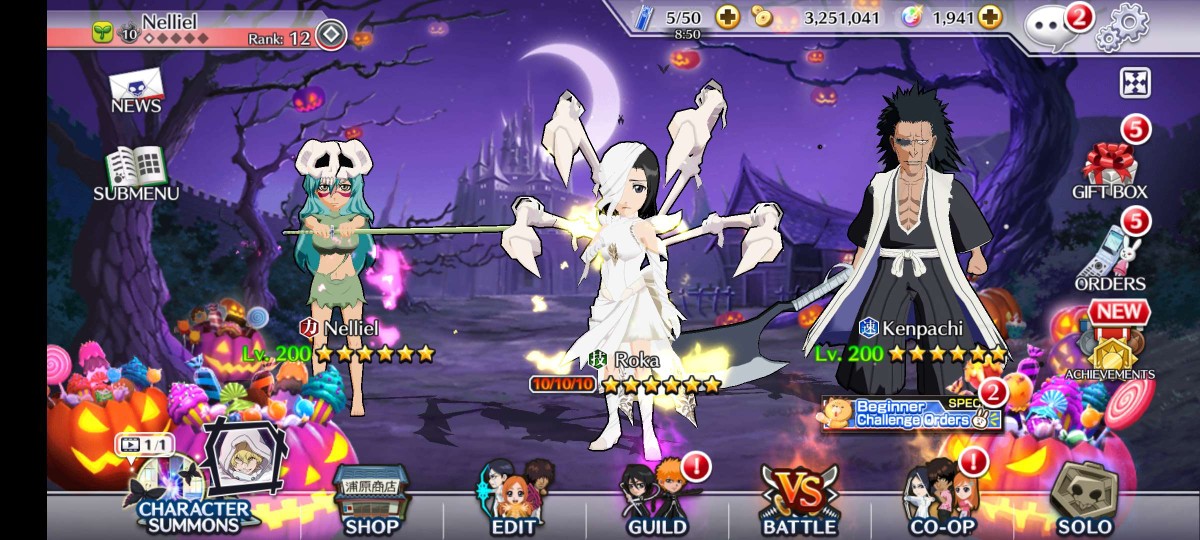Add spirit orbs with the plus button
Screen dimensions: 1200x540
point(989,17)
